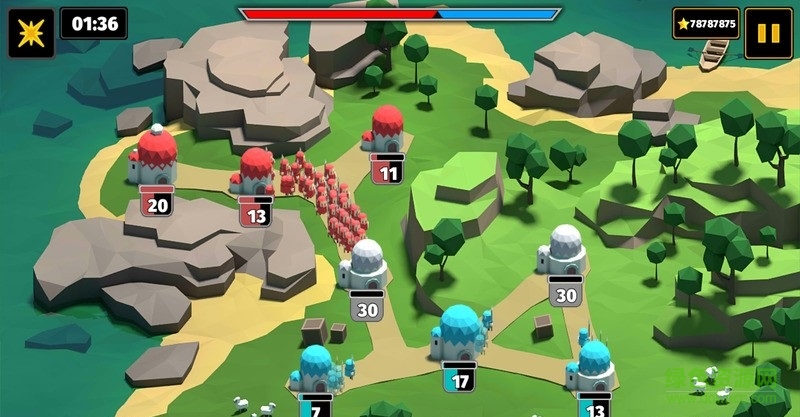Select the blue tower with 17 troops
800x417 pixels.
coord(459,335)
